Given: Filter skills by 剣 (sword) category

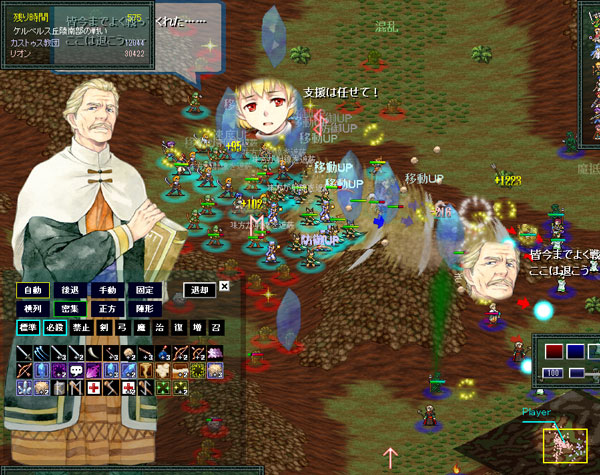Looking at the screenshot, I should 104,328.
